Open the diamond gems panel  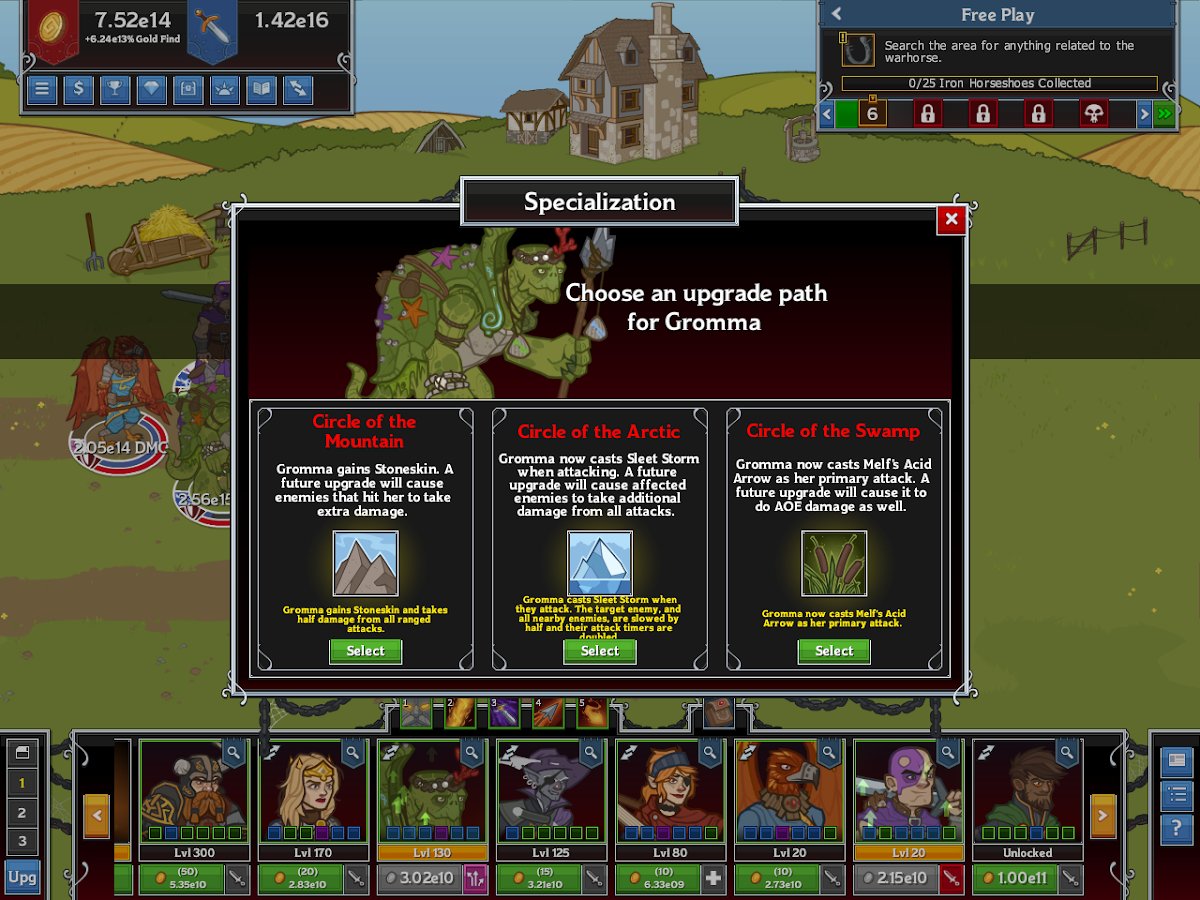(152, 89)
